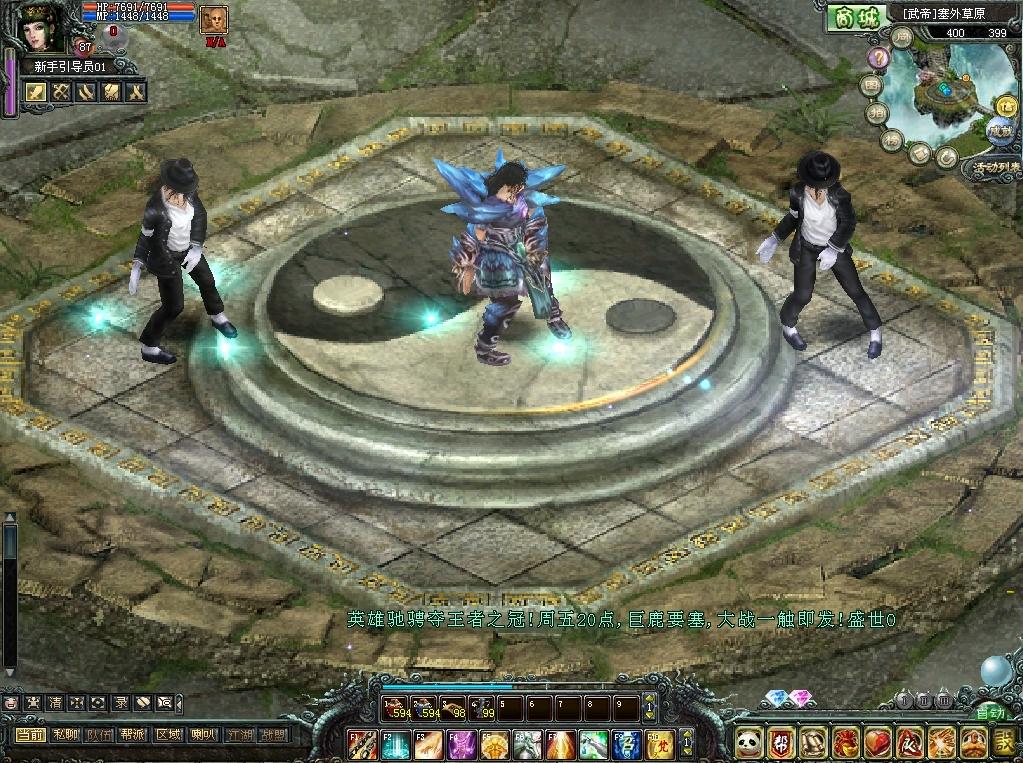Switch to the 战盟 alliance chat tab
The image size is (1023, 763).
coord(272,735)
